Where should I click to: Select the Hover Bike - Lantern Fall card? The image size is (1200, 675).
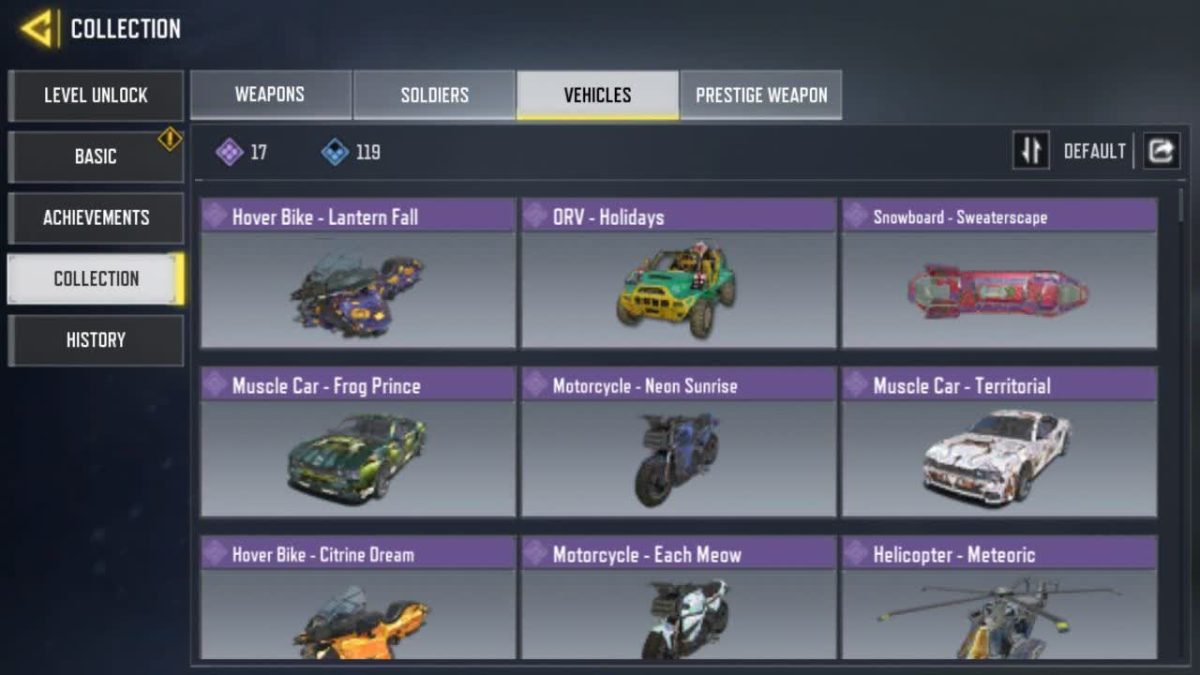(358, 274)
